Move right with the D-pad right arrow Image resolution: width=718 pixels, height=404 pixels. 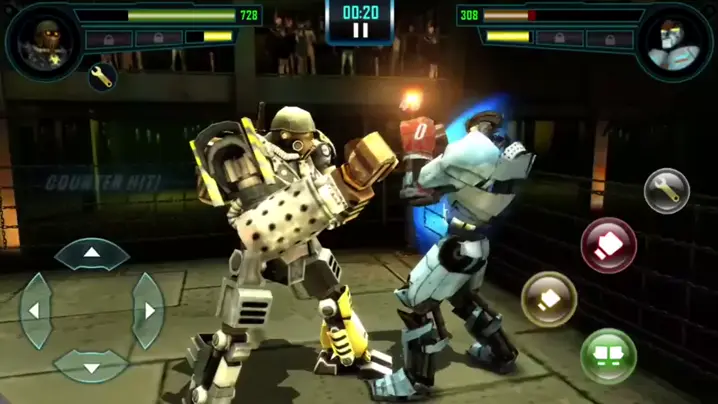(148, 311)
